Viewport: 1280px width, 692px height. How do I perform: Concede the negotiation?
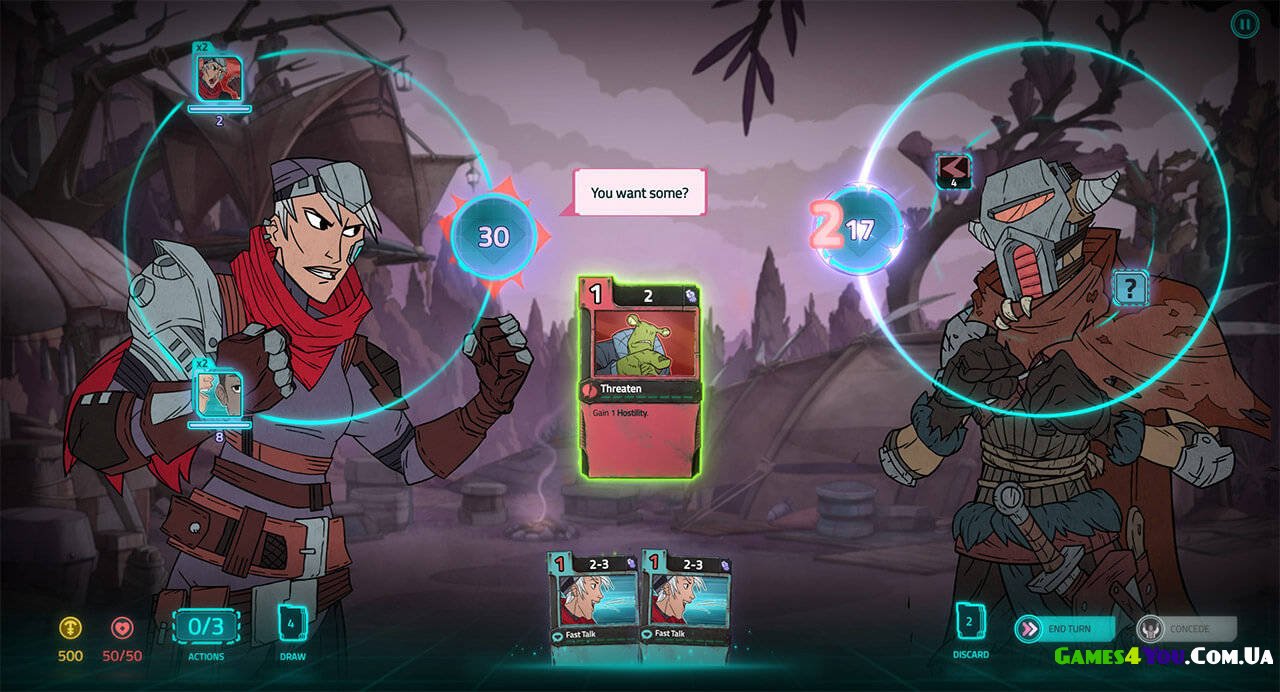1186,628
